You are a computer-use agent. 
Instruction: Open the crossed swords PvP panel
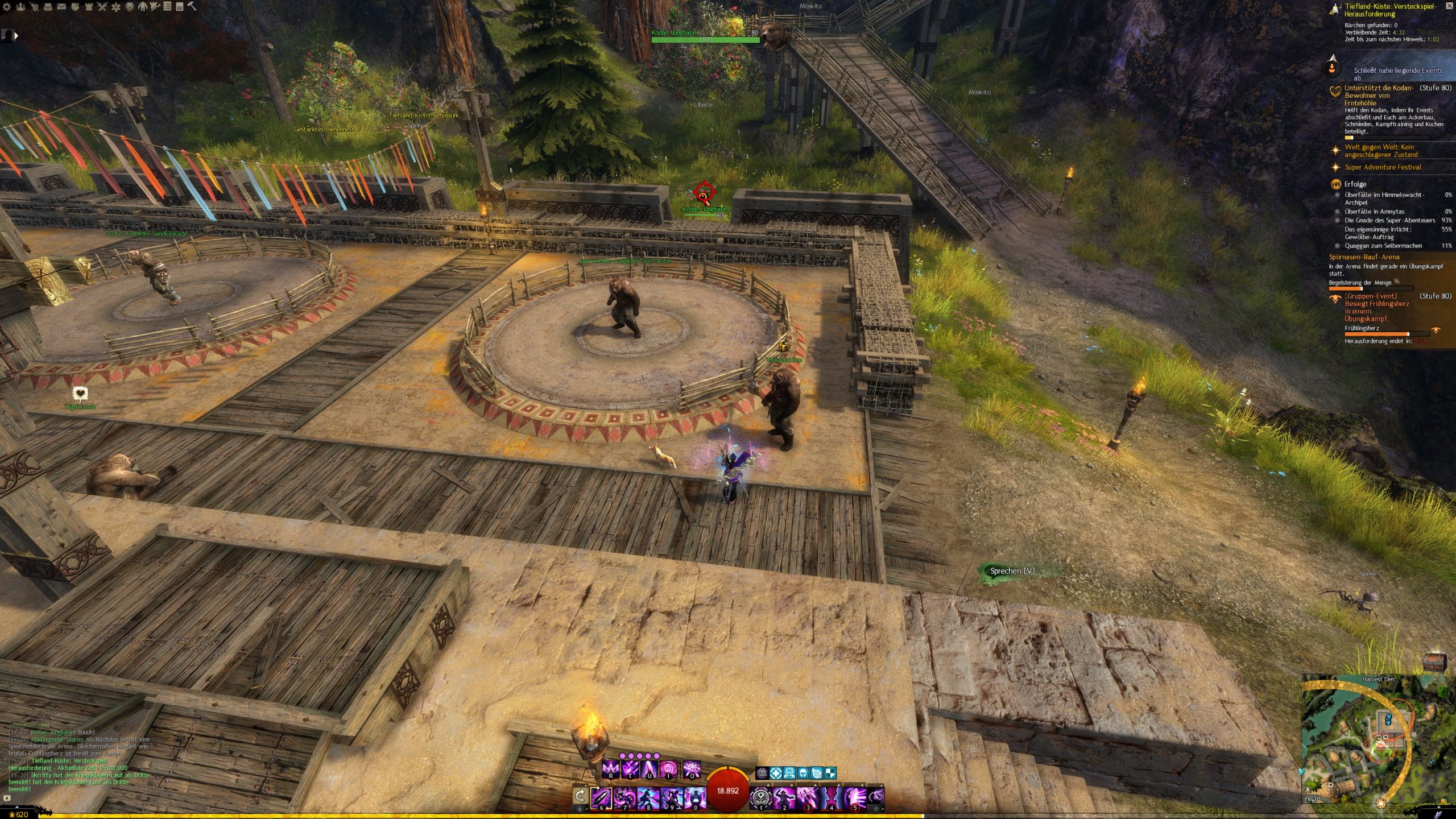tap(102, 7)
